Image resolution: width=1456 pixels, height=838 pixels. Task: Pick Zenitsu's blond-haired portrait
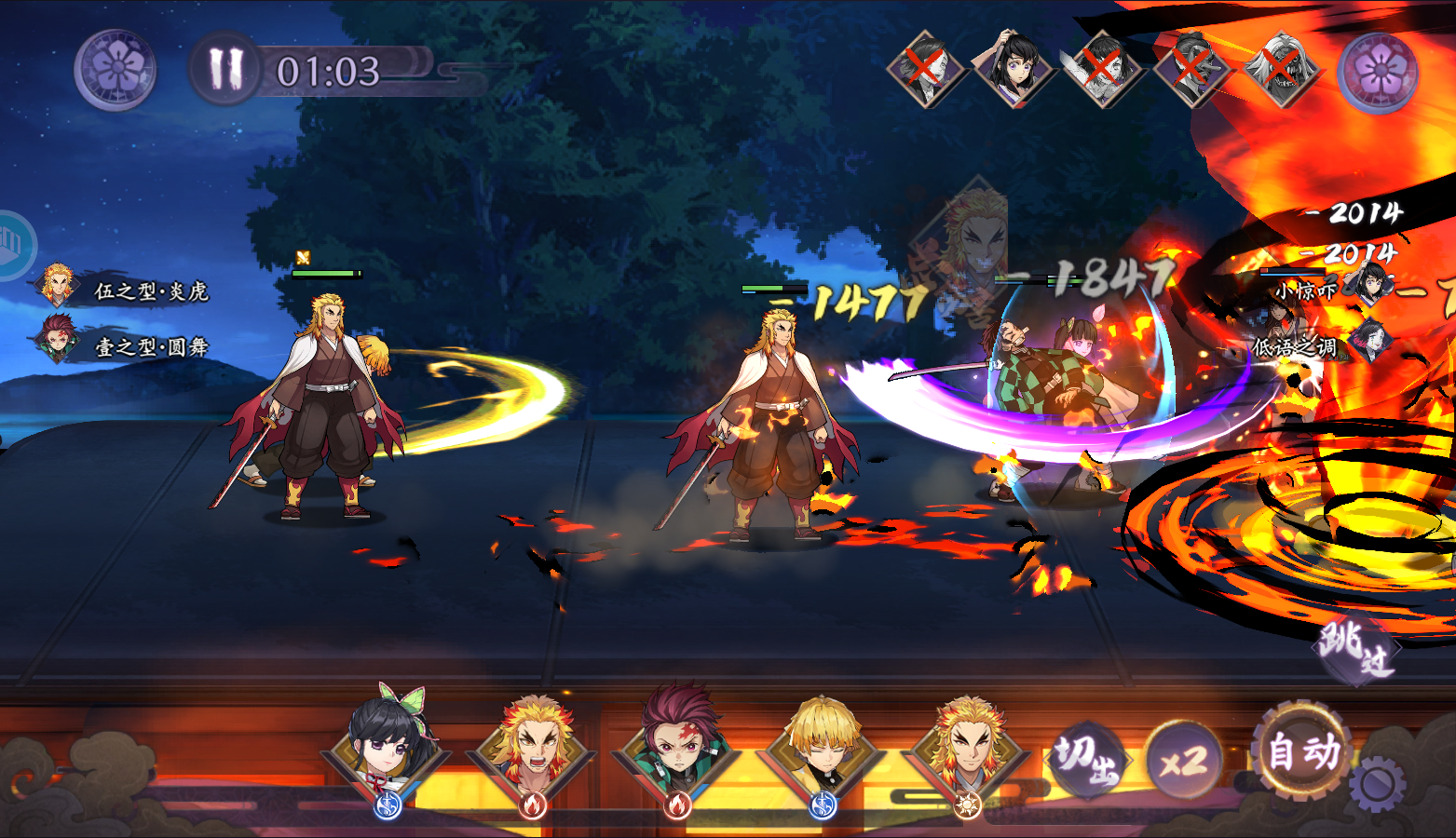tap(823, 750)
